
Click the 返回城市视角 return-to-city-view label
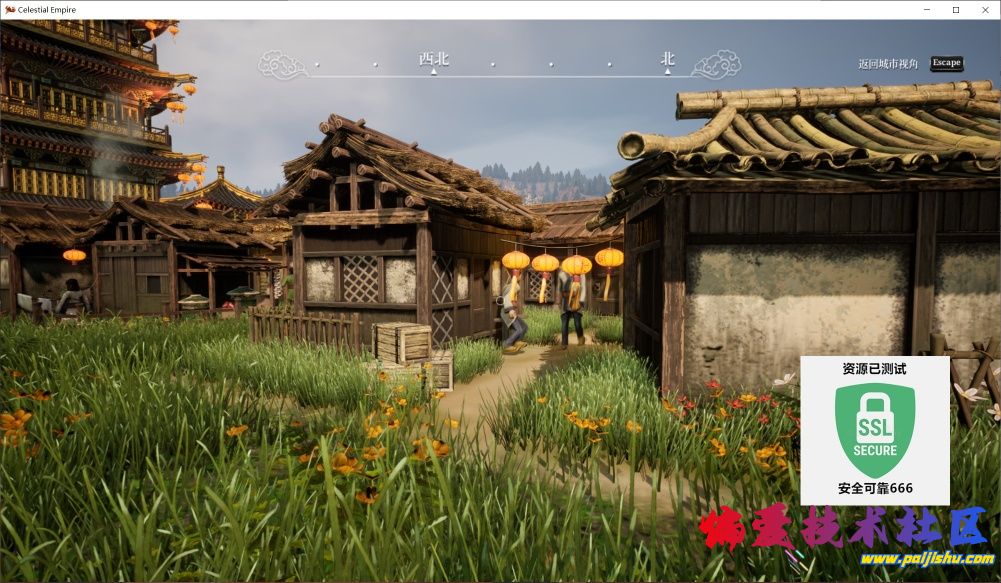[887, 64]
